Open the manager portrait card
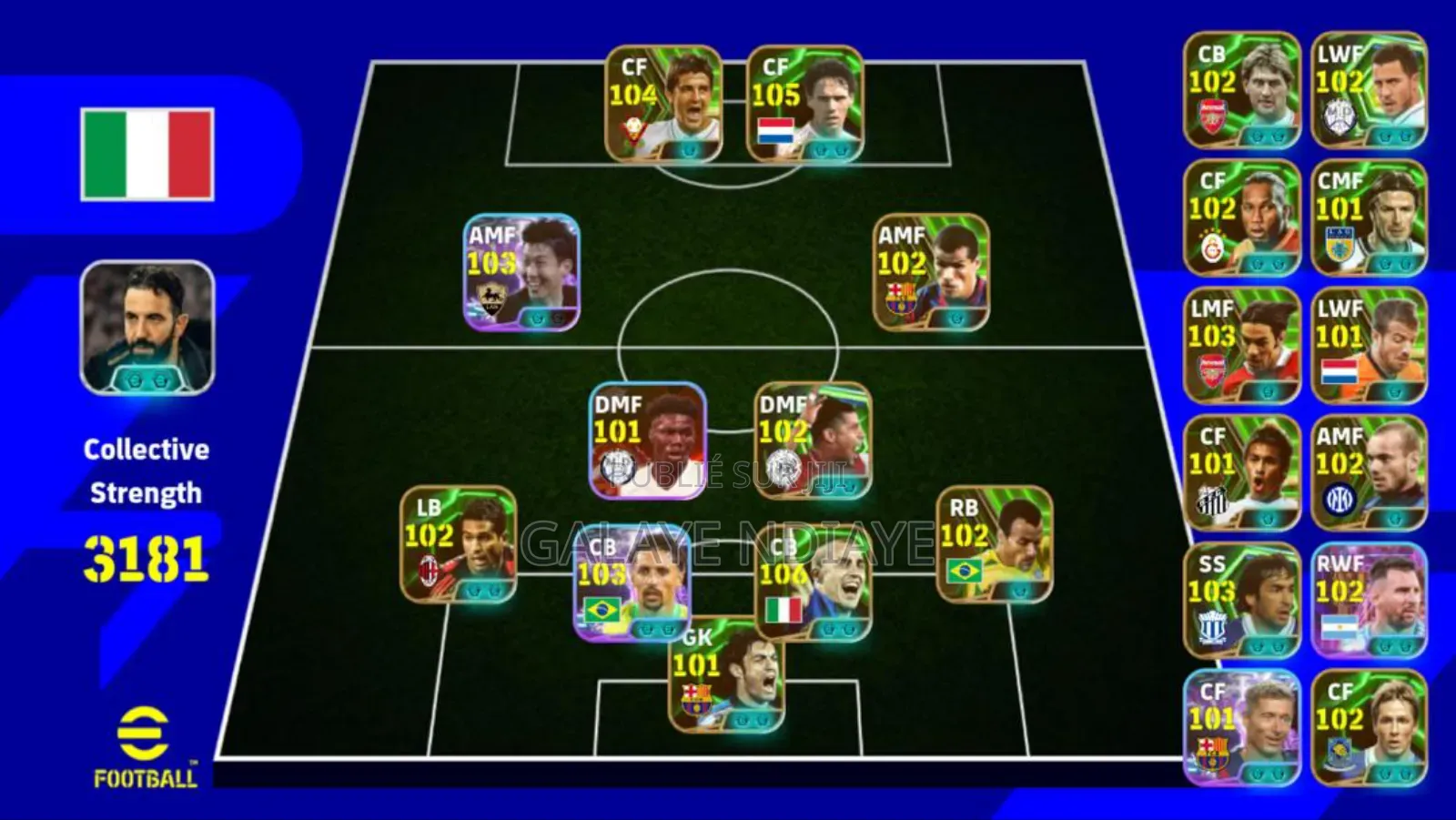1456x820 pixels. click(x=147, y=328)
